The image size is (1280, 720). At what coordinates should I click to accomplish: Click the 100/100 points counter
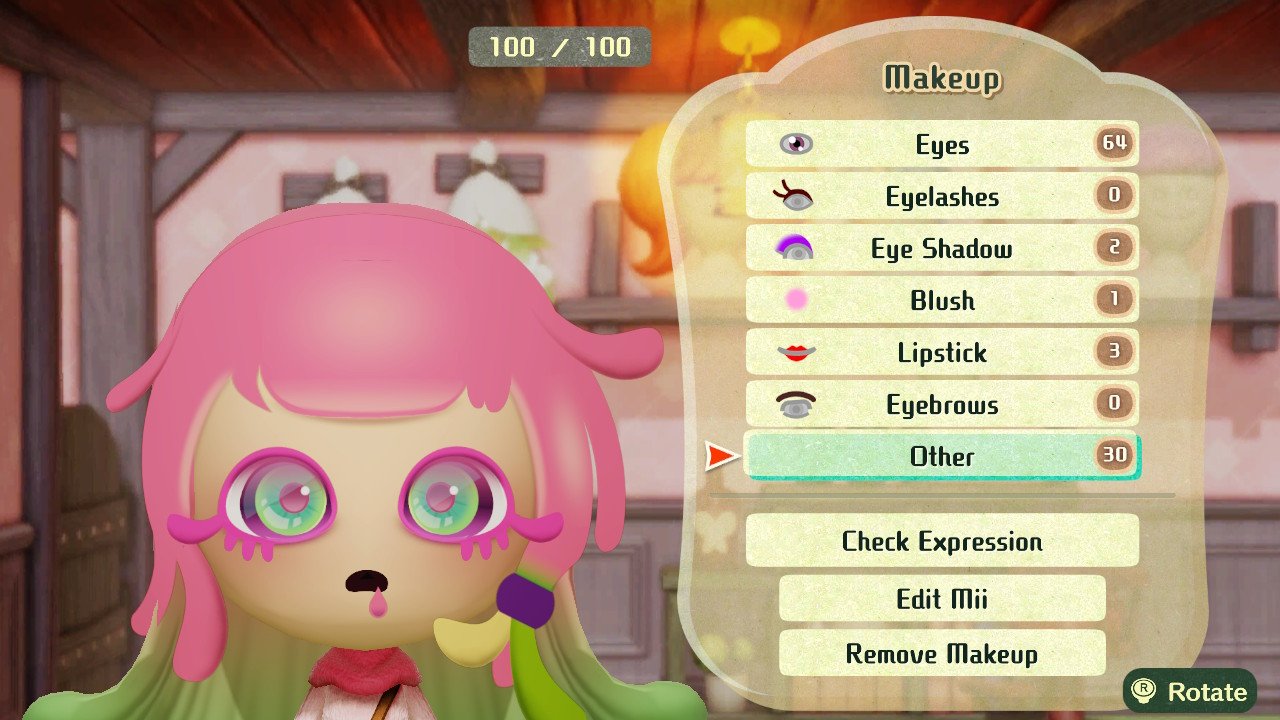557,46
